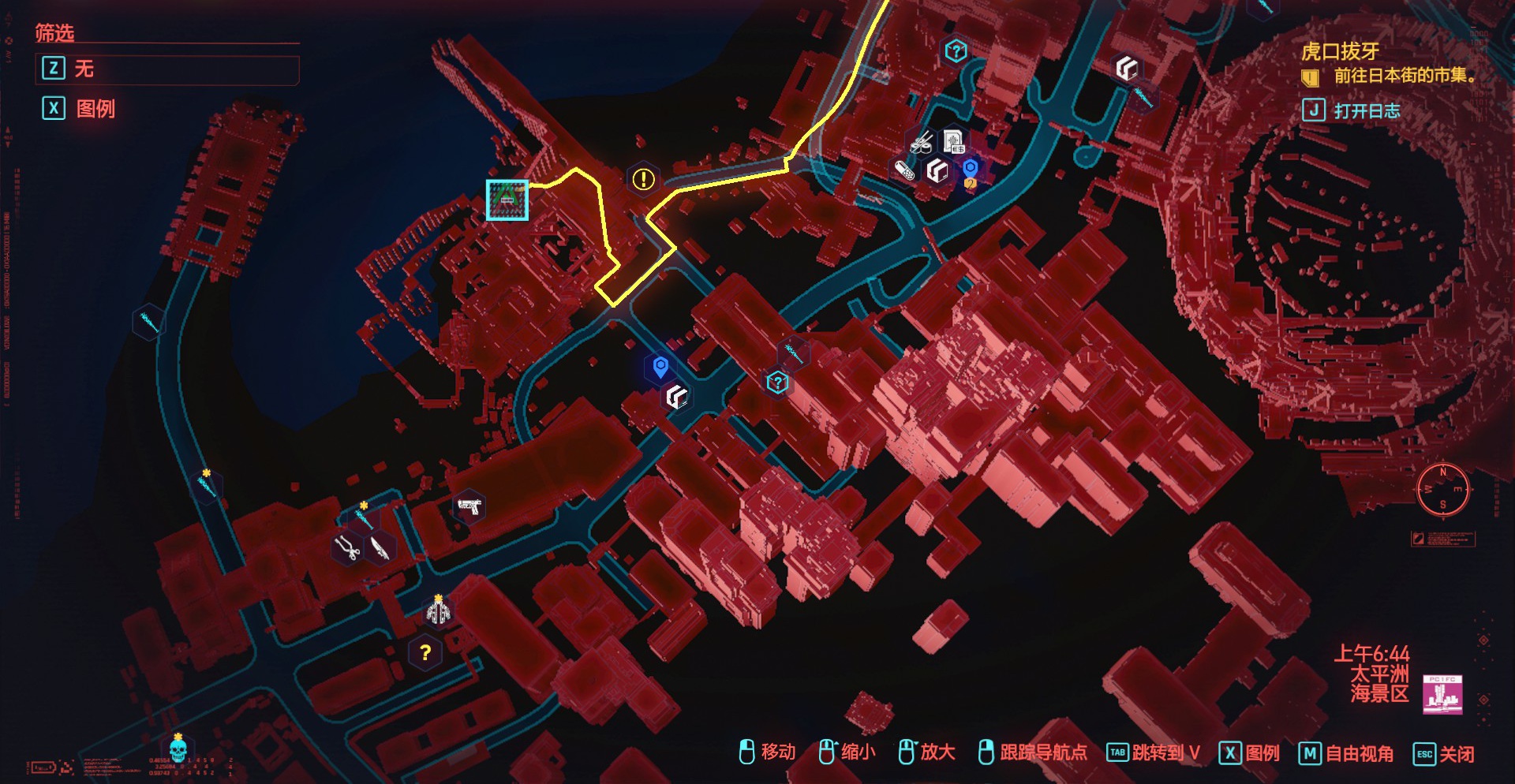Choose the ripperdoc forceps marker

[346, 547]
